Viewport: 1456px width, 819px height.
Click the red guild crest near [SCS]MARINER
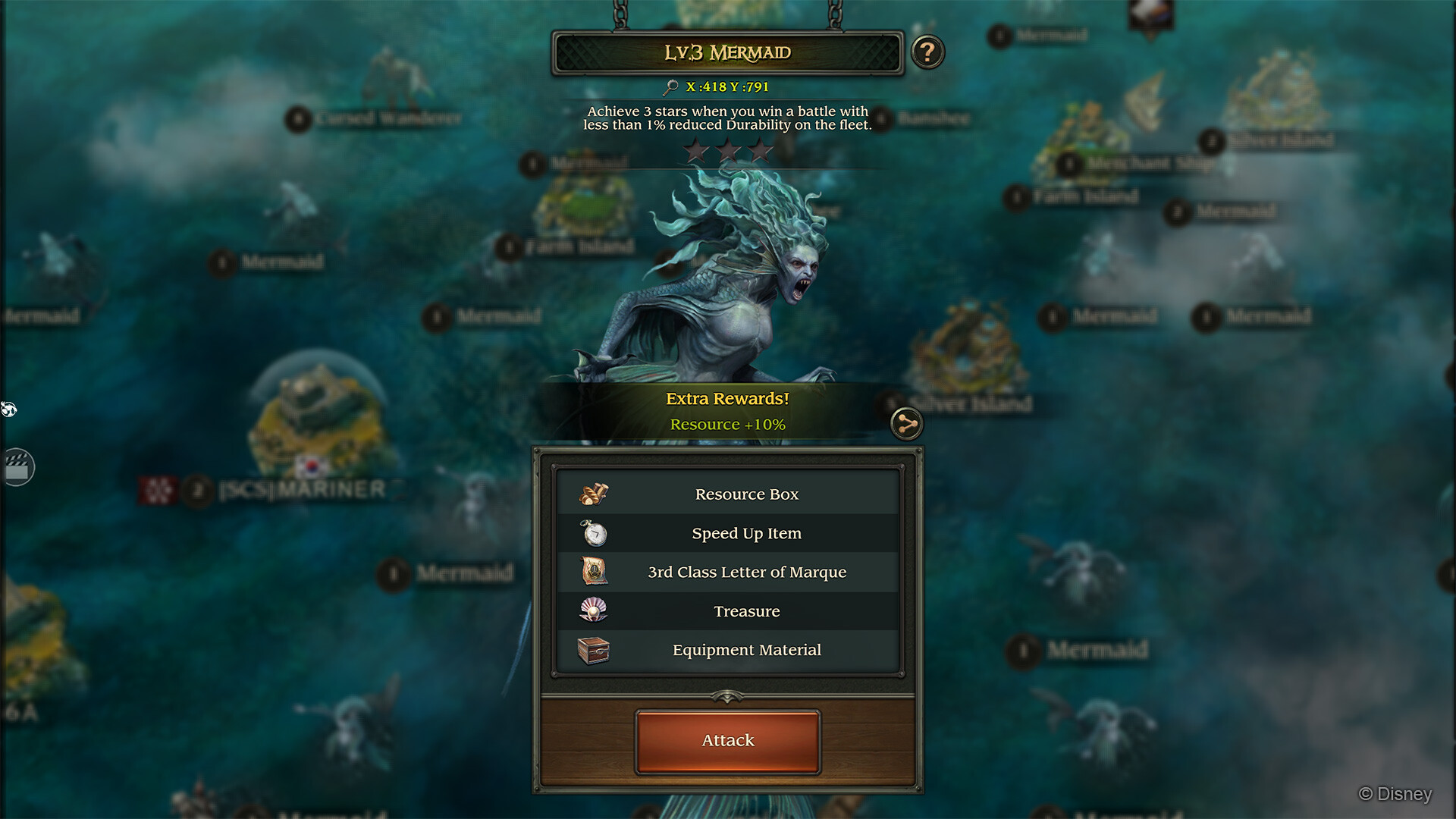(159, 491)
